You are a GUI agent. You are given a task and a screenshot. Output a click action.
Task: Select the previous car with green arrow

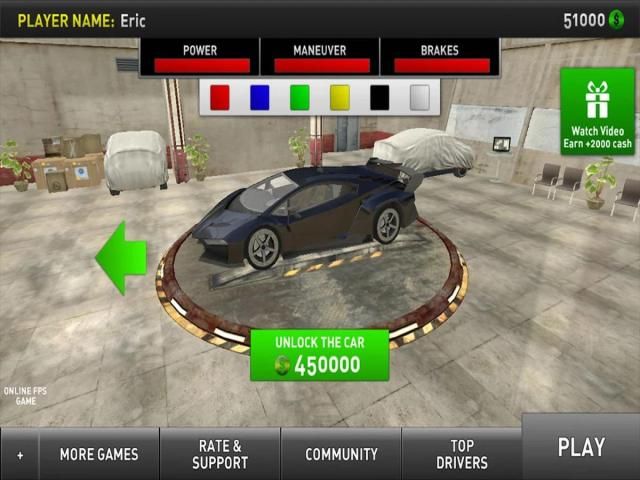tap(120, 258)
